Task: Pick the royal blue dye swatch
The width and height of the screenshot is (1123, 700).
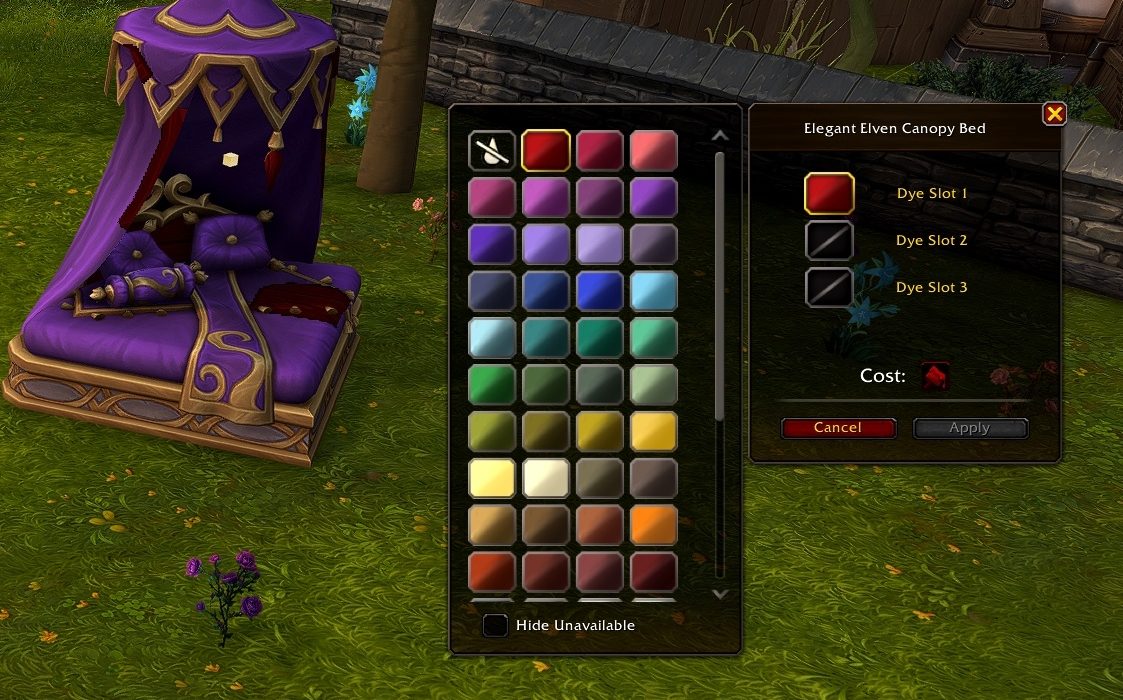Action: (600, 291)
